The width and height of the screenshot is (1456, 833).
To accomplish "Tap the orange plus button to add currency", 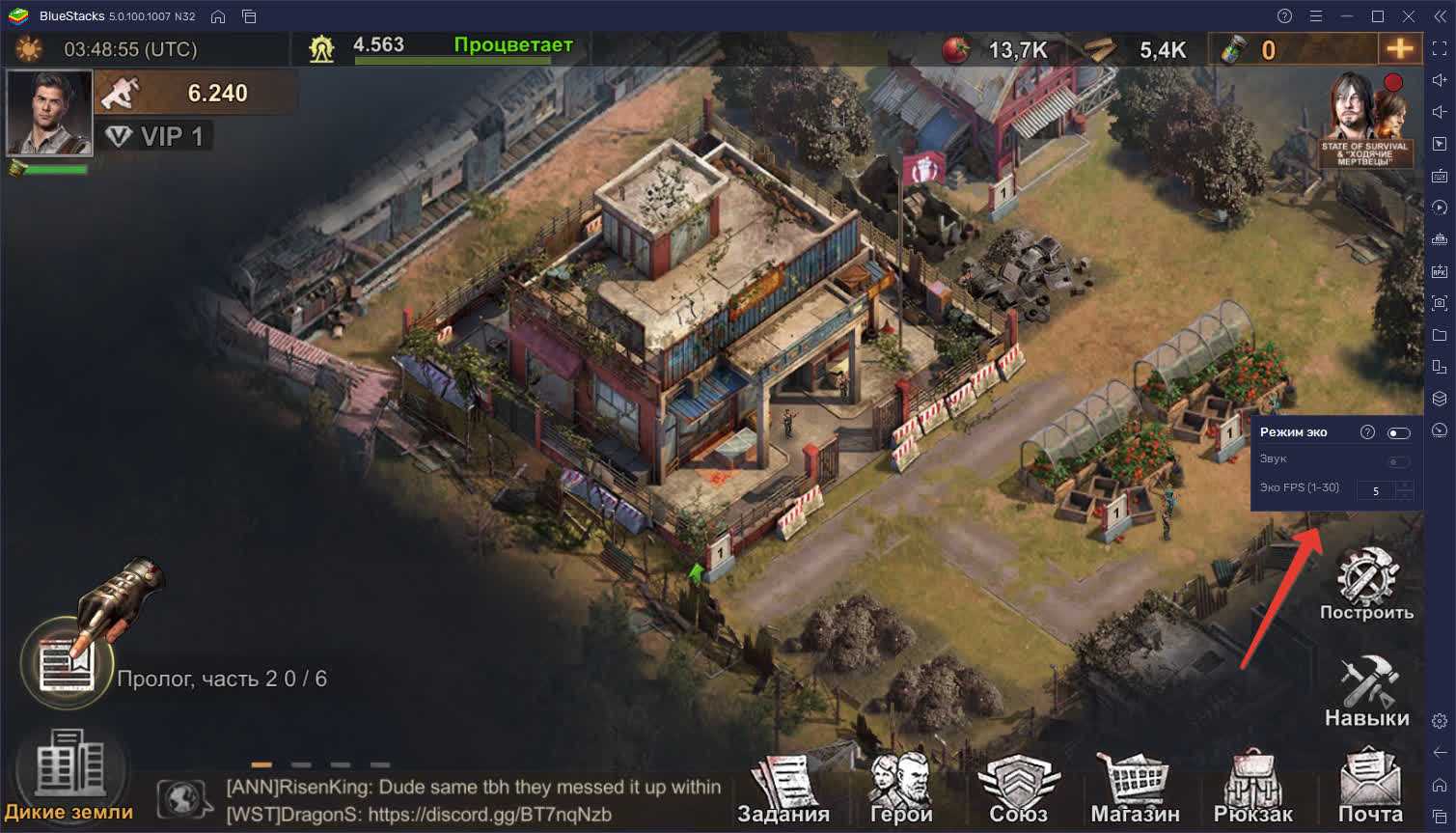I will pyautogui.click(x=1399, y=48).
